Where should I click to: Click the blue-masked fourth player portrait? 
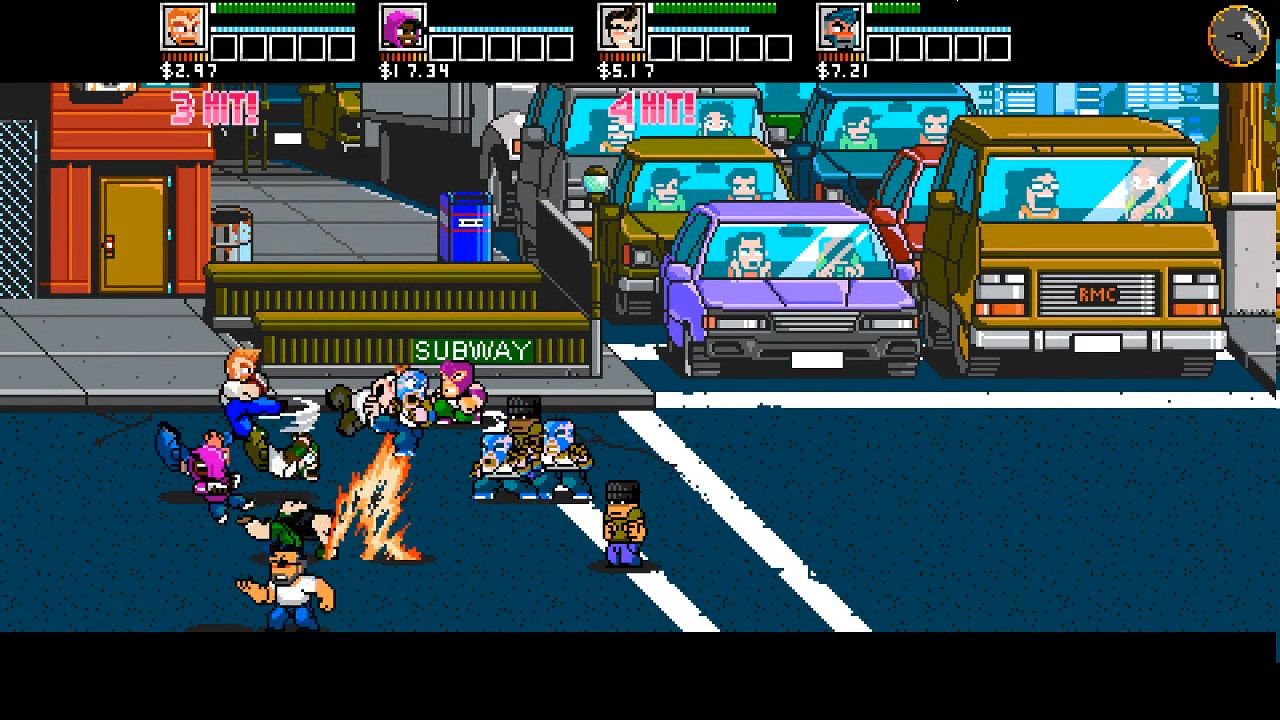(x=843, y=27)
